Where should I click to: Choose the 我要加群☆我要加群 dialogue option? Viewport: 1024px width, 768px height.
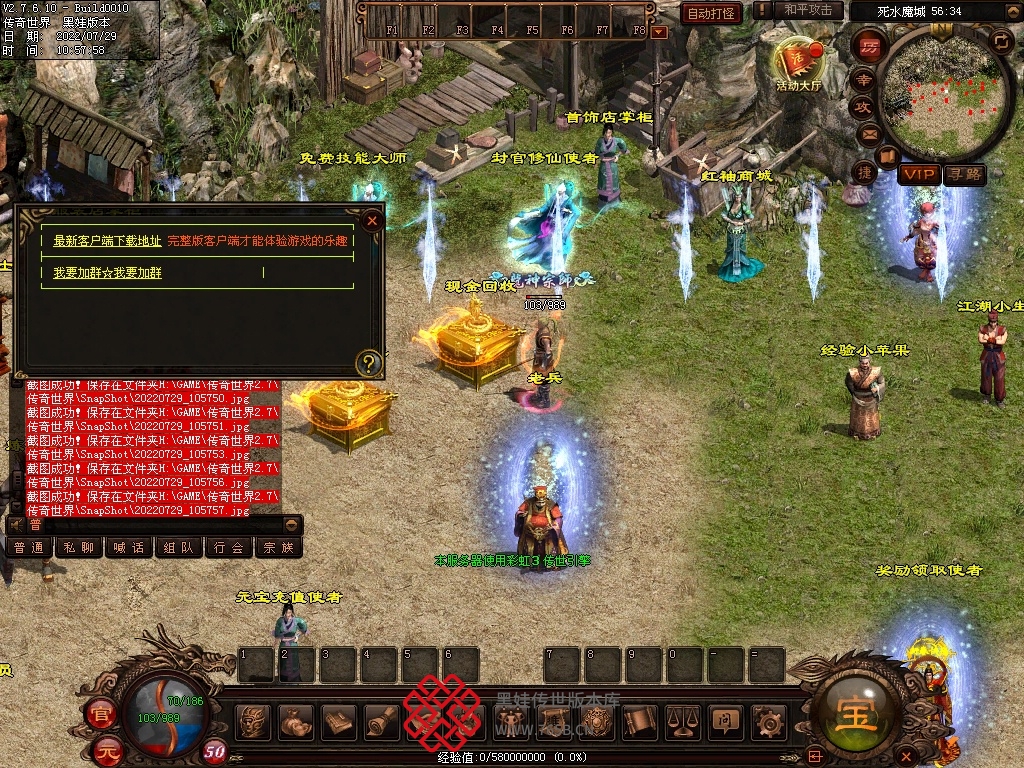pos(107,272)
